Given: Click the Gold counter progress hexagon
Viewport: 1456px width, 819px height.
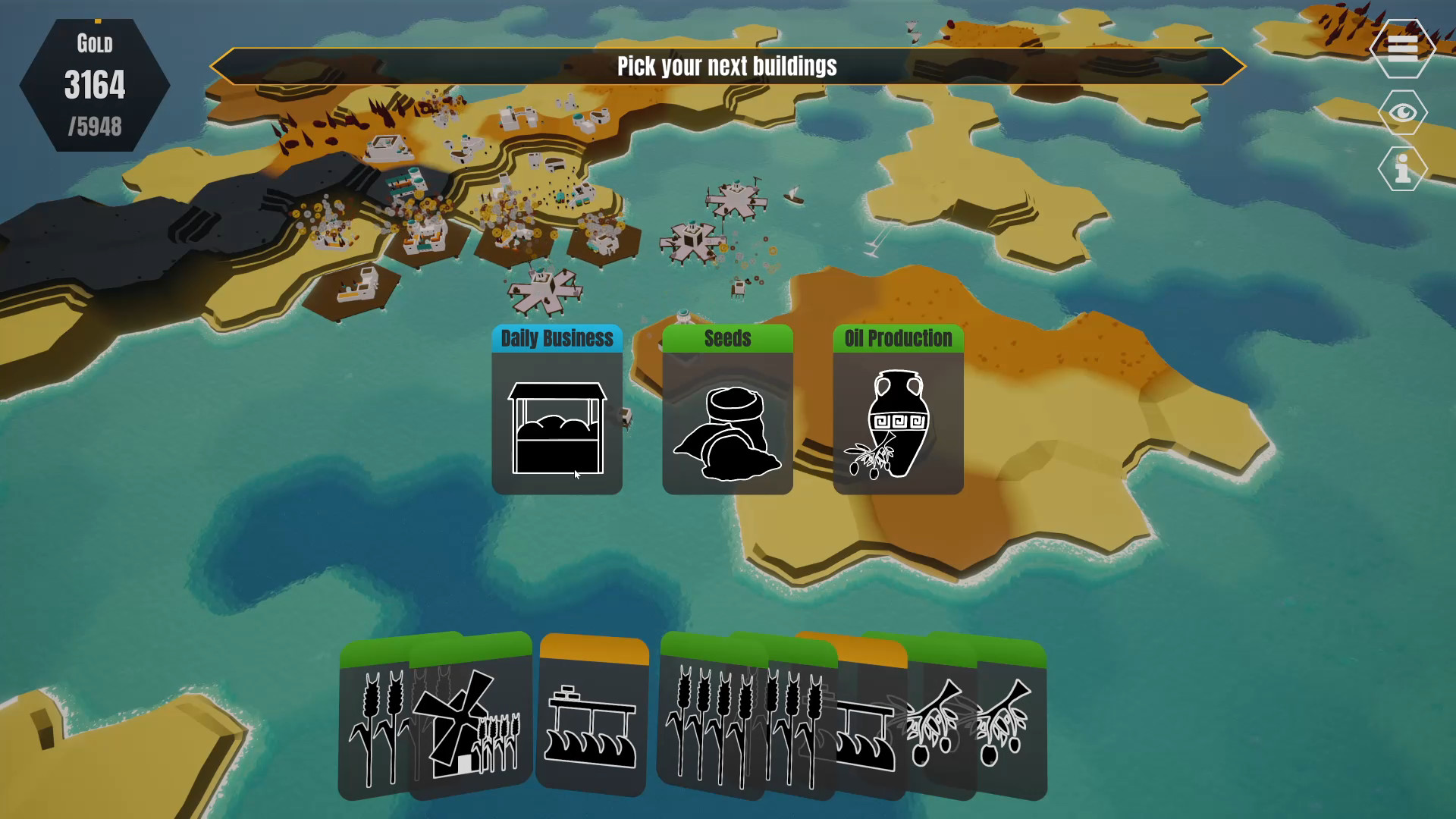Looking at the screenshot, I should pyautogui.click(x=95, y=83).
